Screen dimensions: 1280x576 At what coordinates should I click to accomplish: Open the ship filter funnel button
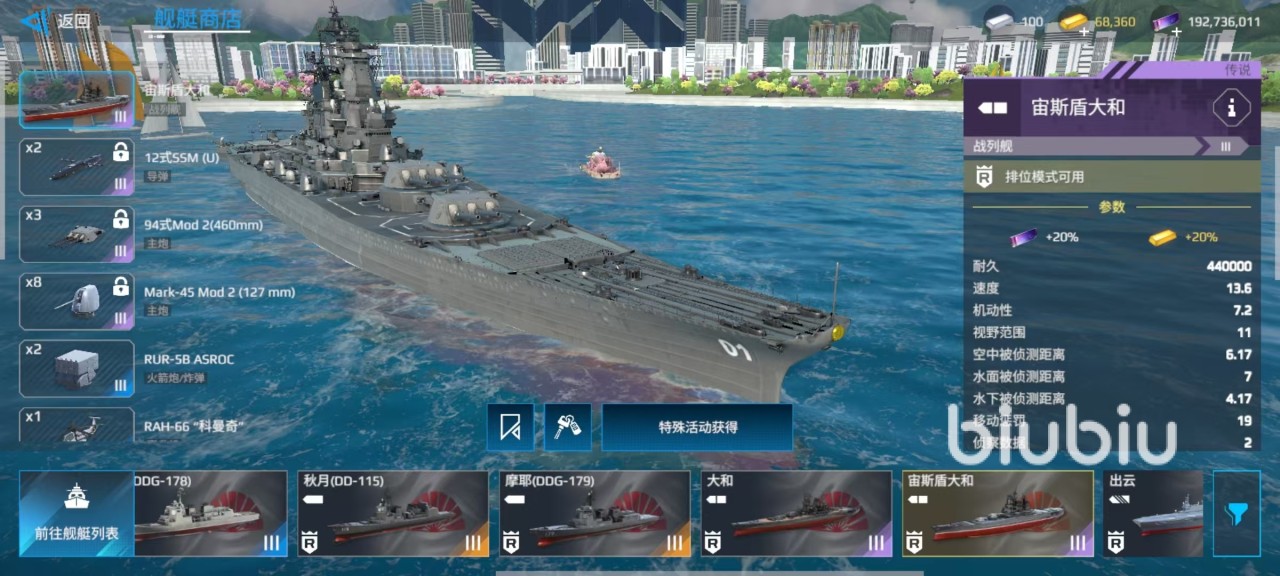(x=1236, y=514)
